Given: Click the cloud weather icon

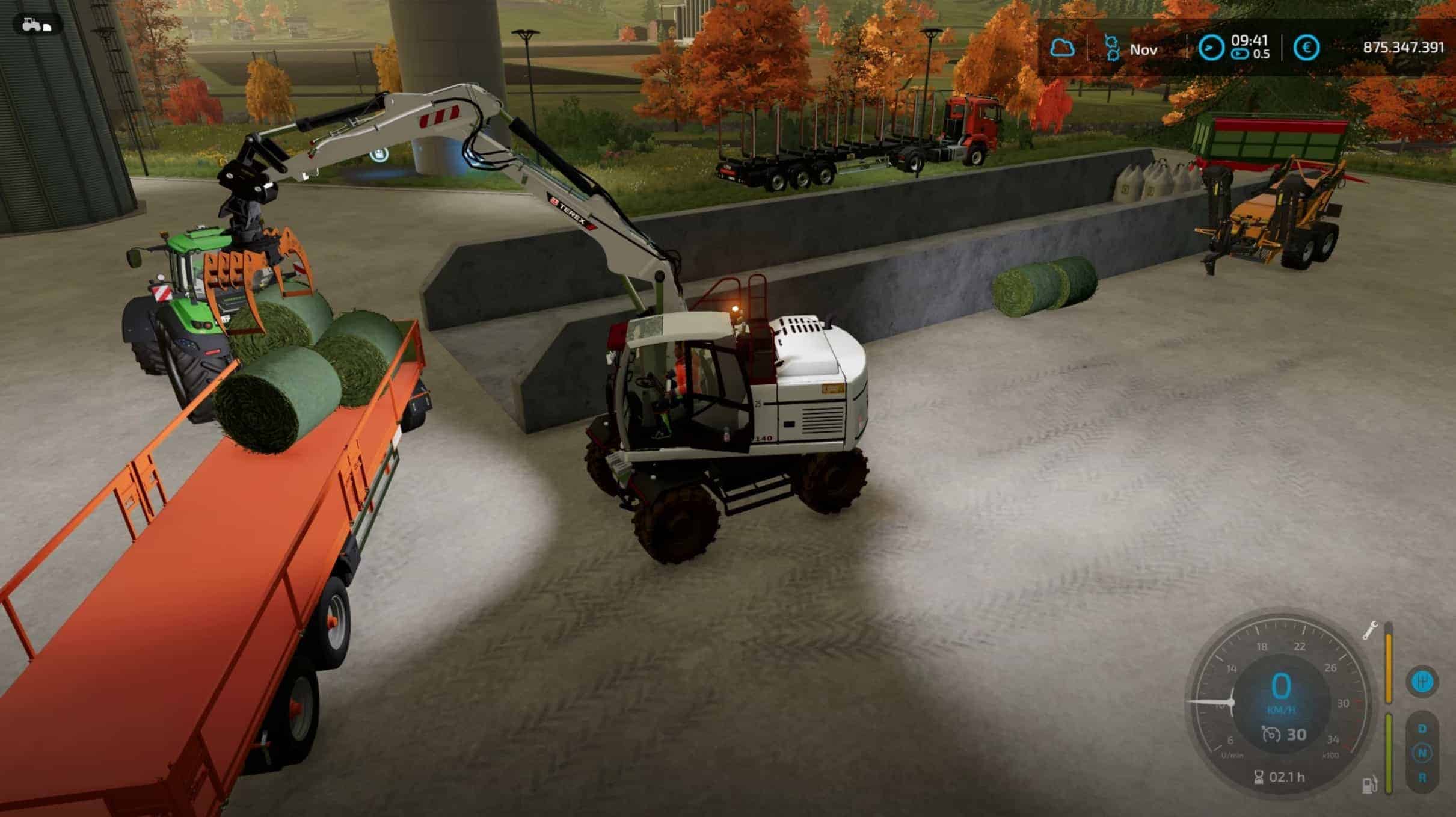Looking at the screenshot, I should (1062, 48).
